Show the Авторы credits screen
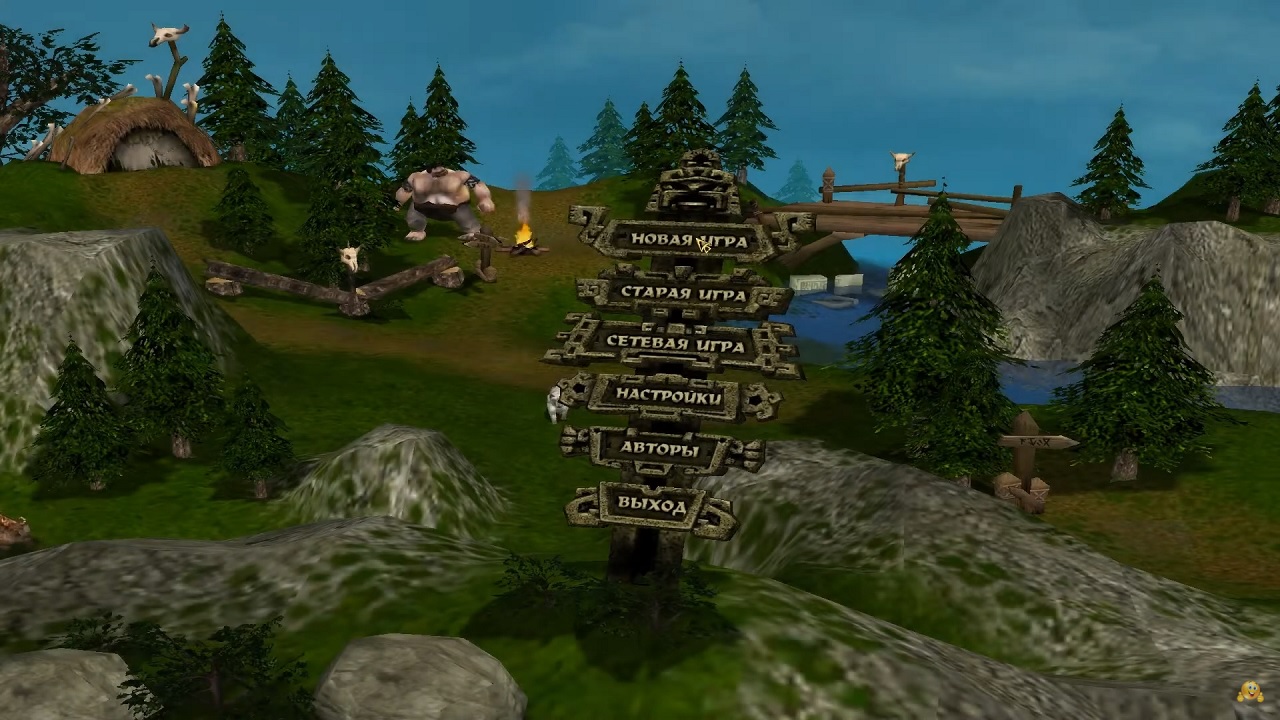This screenshot has height=720, width=1280. tap(658, 450)
